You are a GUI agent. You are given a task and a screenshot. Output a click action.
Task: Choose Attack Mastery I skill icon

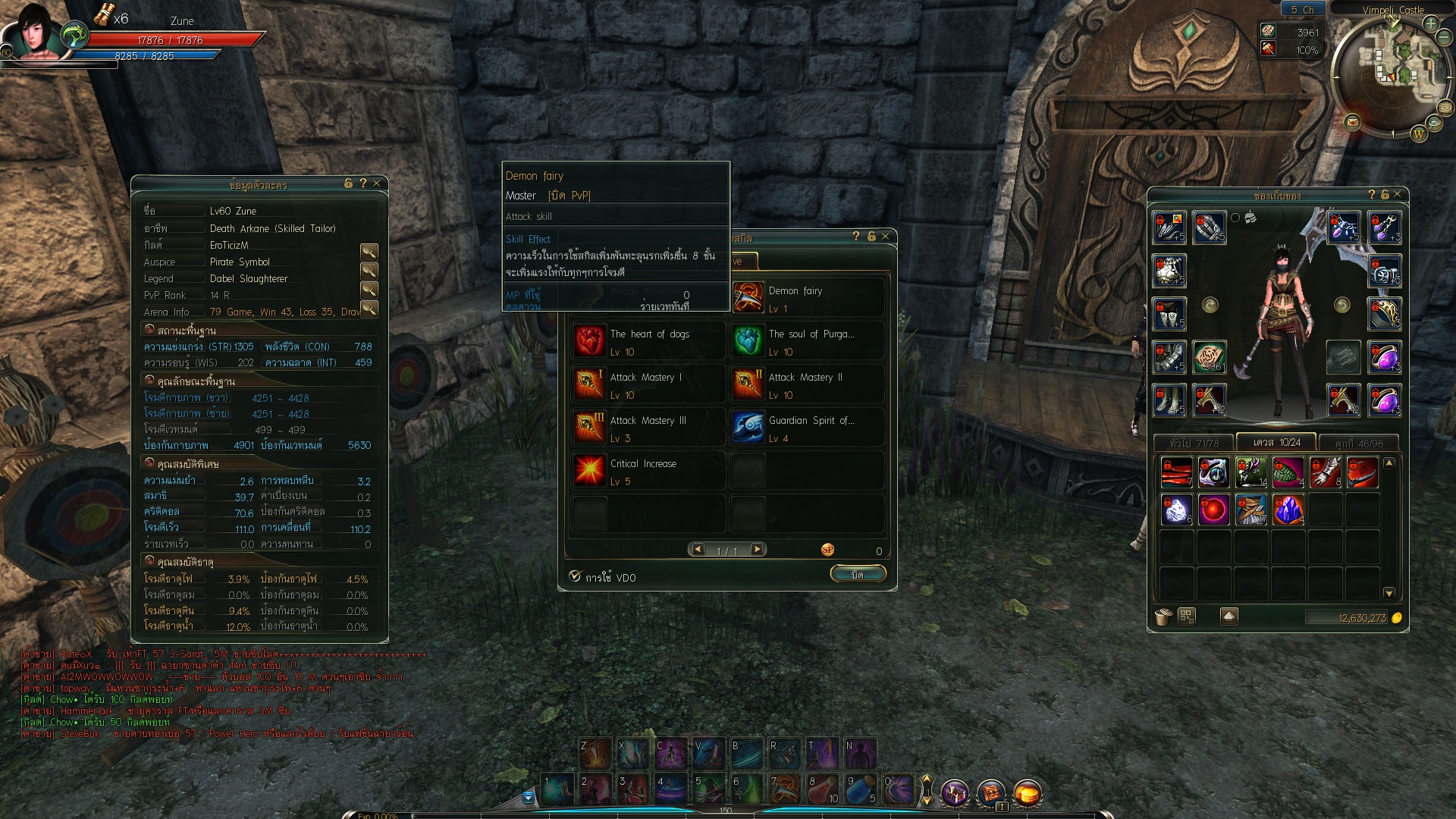point(590,384)
